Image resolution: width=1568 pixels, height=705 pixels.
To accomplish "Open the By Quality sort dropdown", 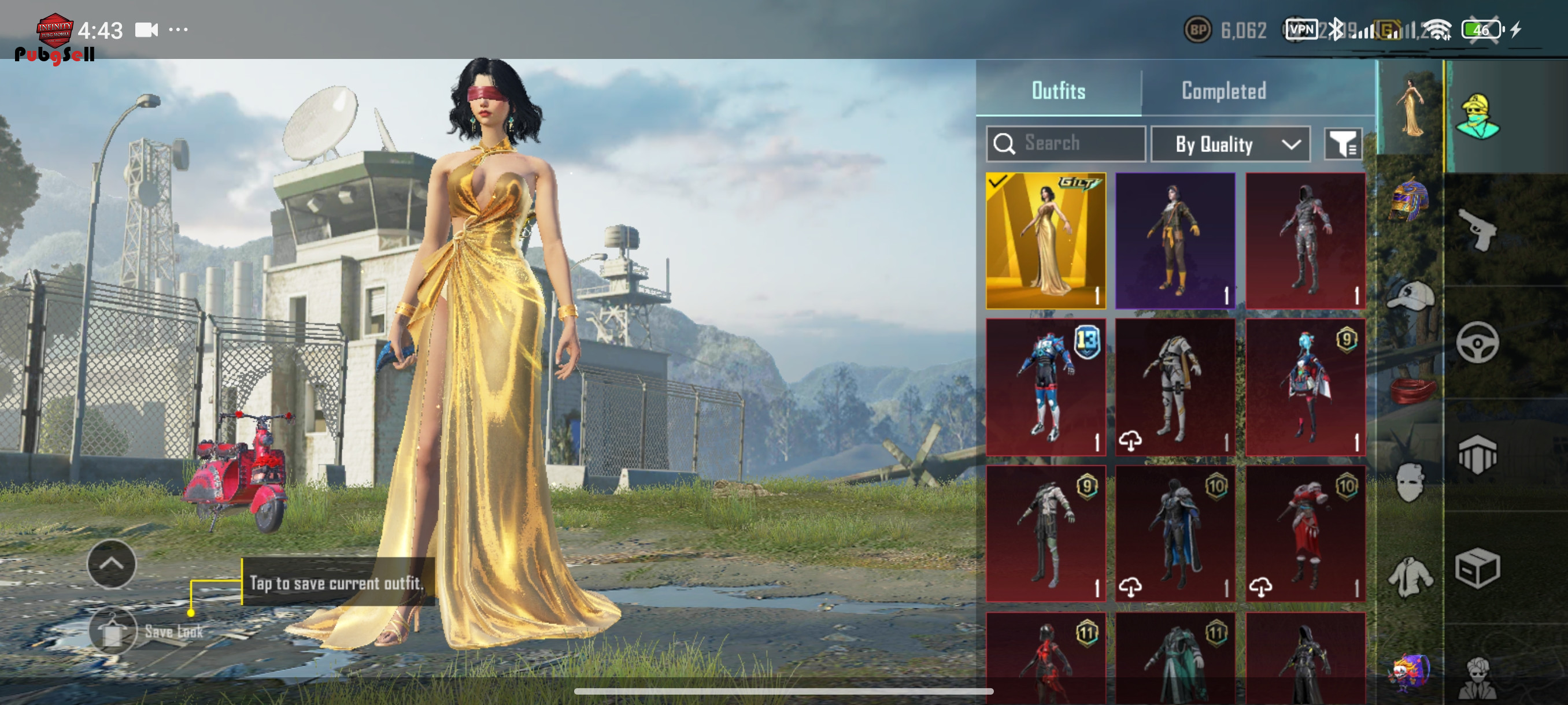I will coord(1230,144).
